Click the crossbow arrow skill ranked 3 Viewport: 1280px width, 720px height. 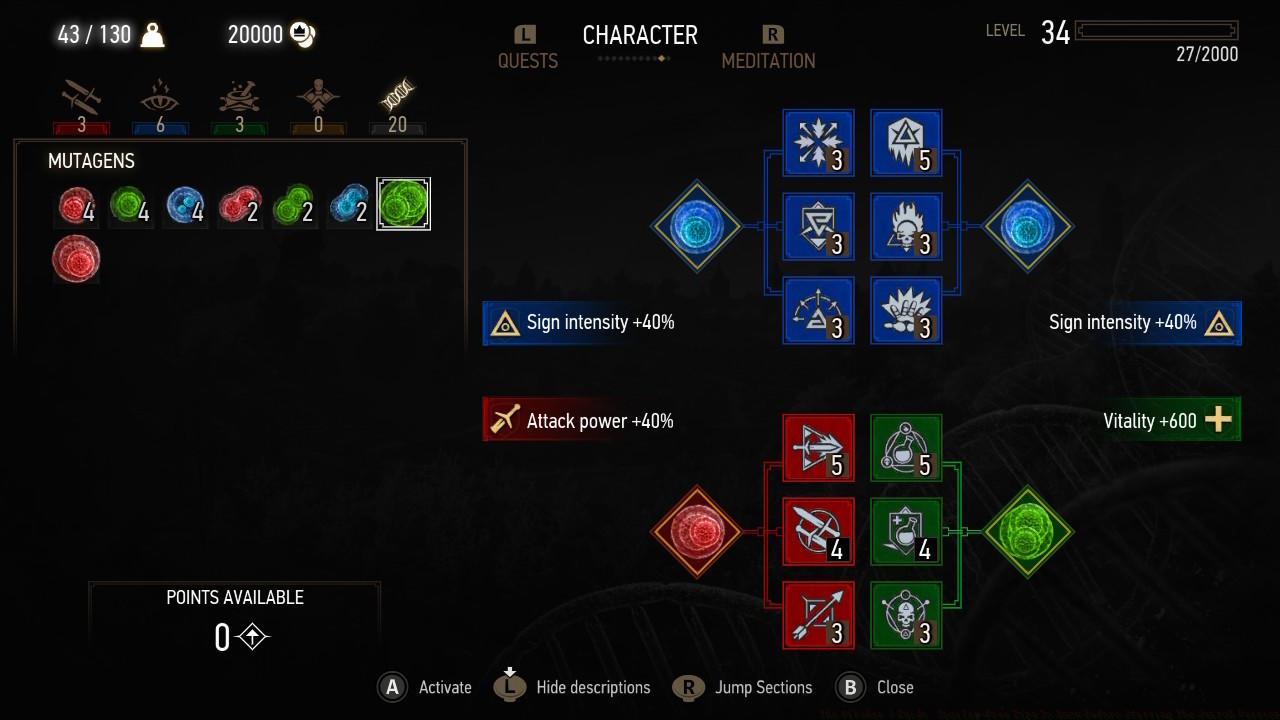tap(817, 616)
